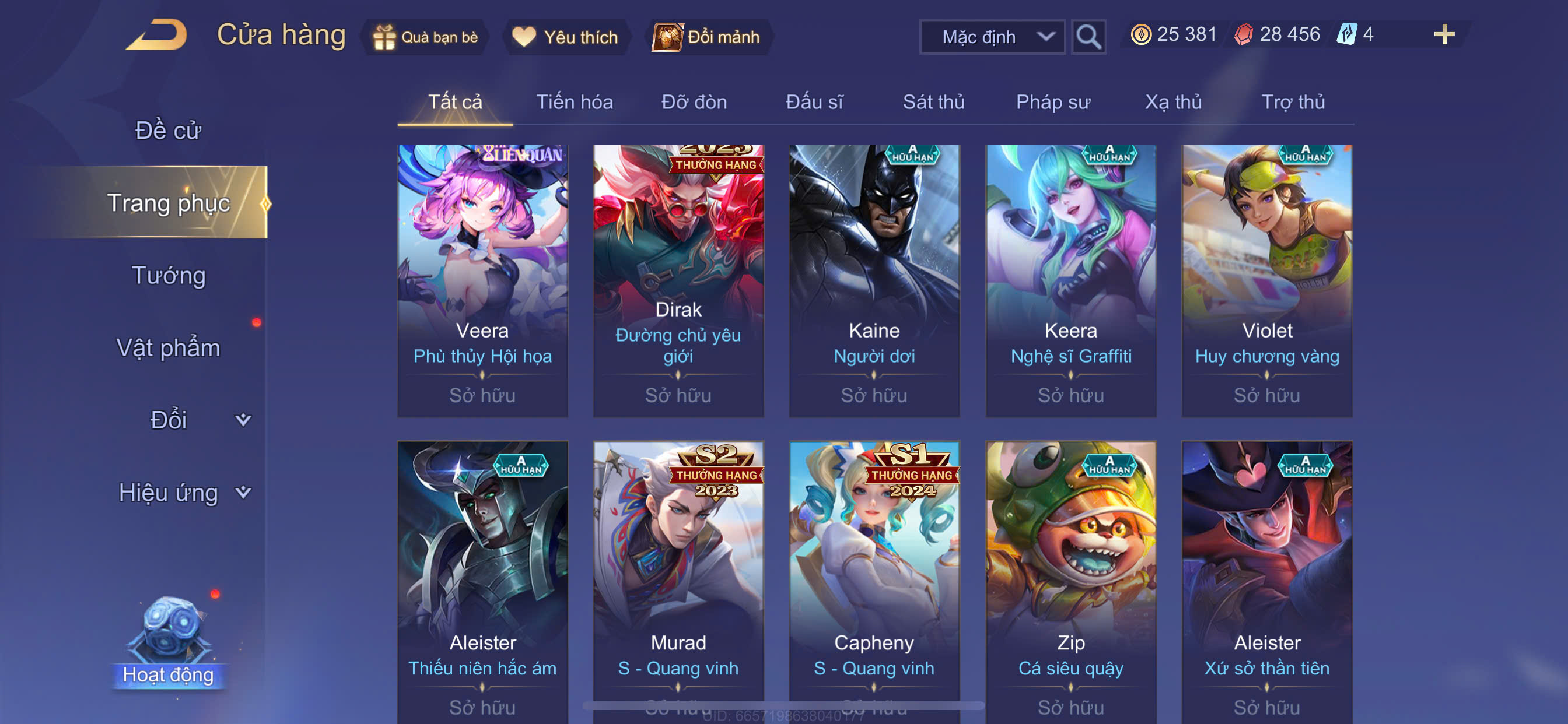Select Veera Phù thủy Hội họa skin
This screenshot has width=1568, height=724.
pyautogui.click(x=482, y=280)
